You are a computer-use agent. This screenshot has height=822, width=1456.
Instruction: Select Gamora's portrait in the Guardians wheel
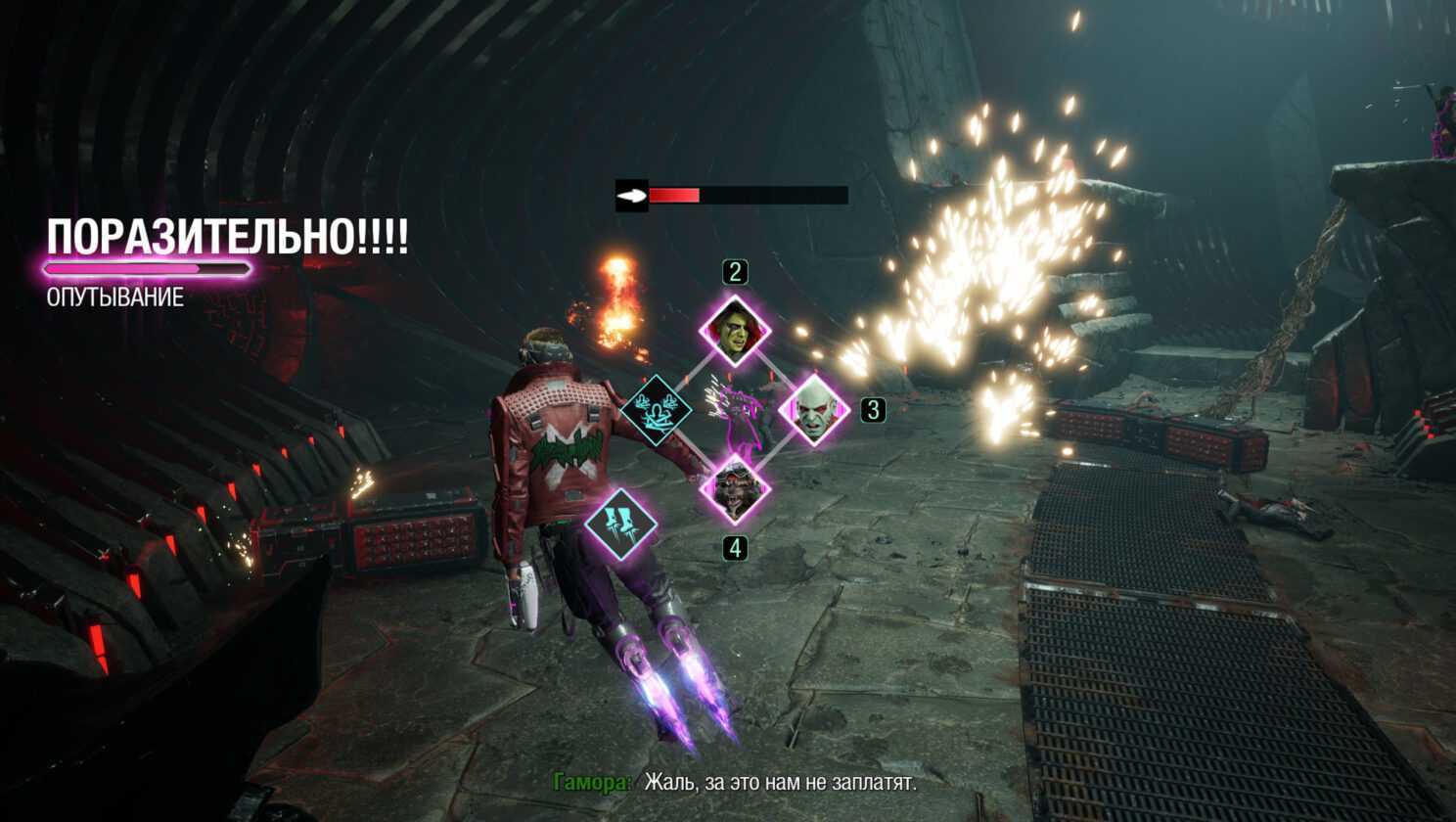735,331
